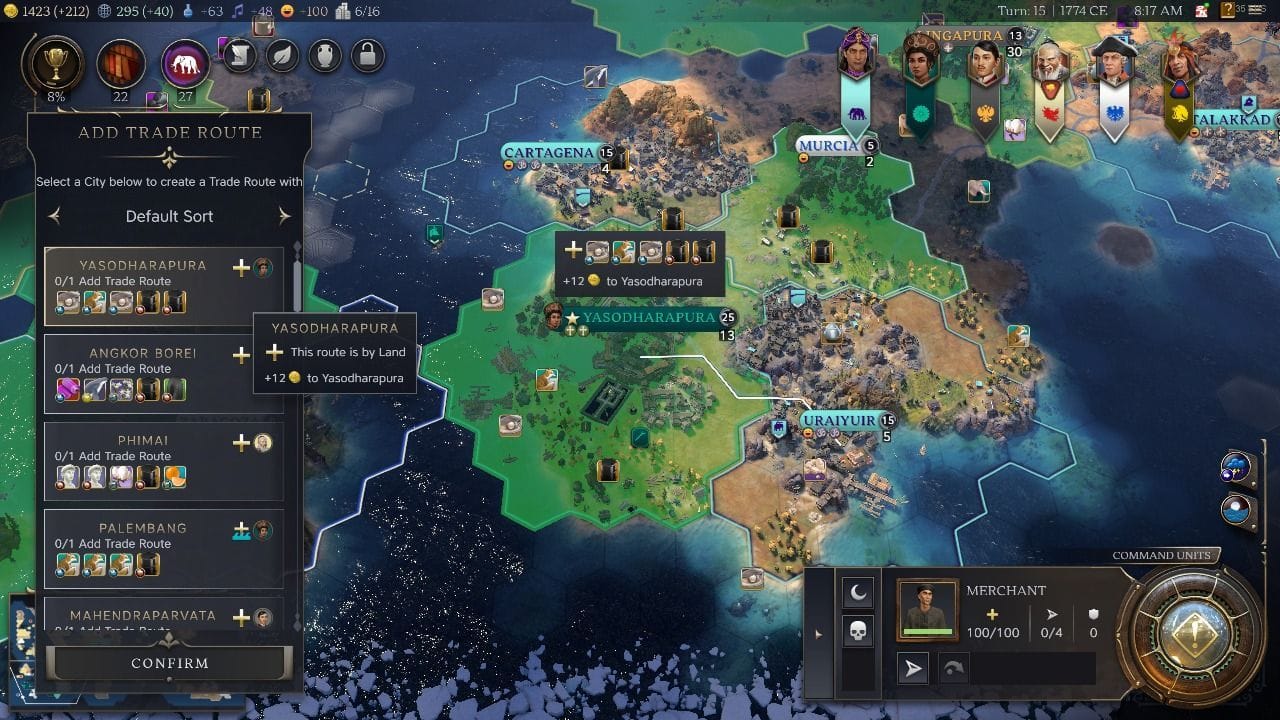Order the Merchant to move using the arrow icon
This screenshot has height=720, width=1280.
tap(912, 667)
